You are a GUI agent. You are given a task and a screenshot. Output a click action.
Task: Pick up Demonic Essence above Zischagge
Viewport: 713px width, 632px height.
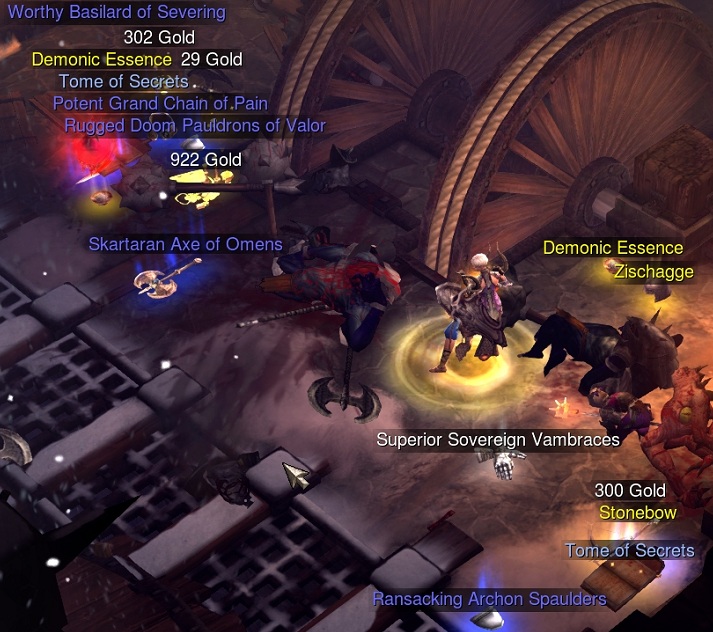(613, 249)
